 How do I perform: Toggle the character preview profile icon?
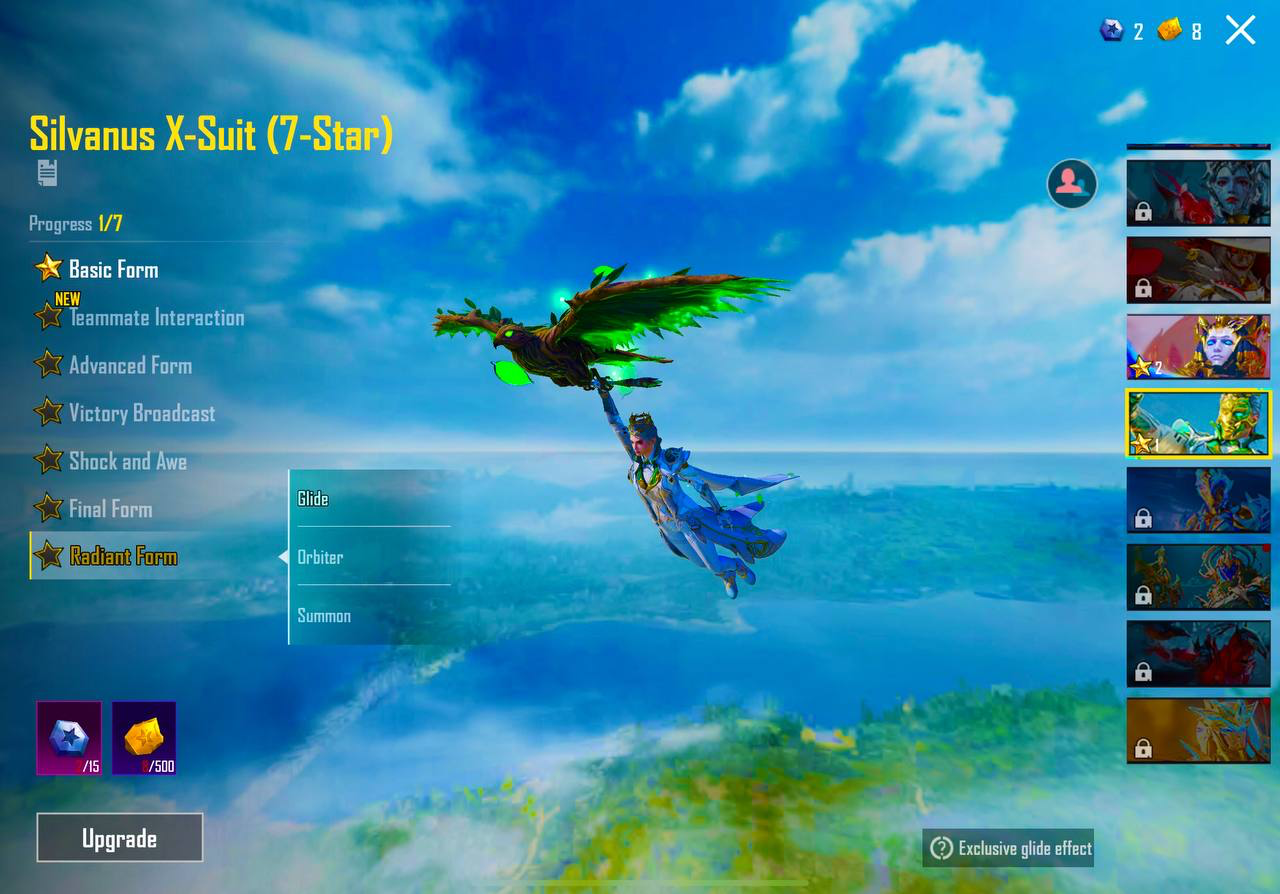(1071, 183)
